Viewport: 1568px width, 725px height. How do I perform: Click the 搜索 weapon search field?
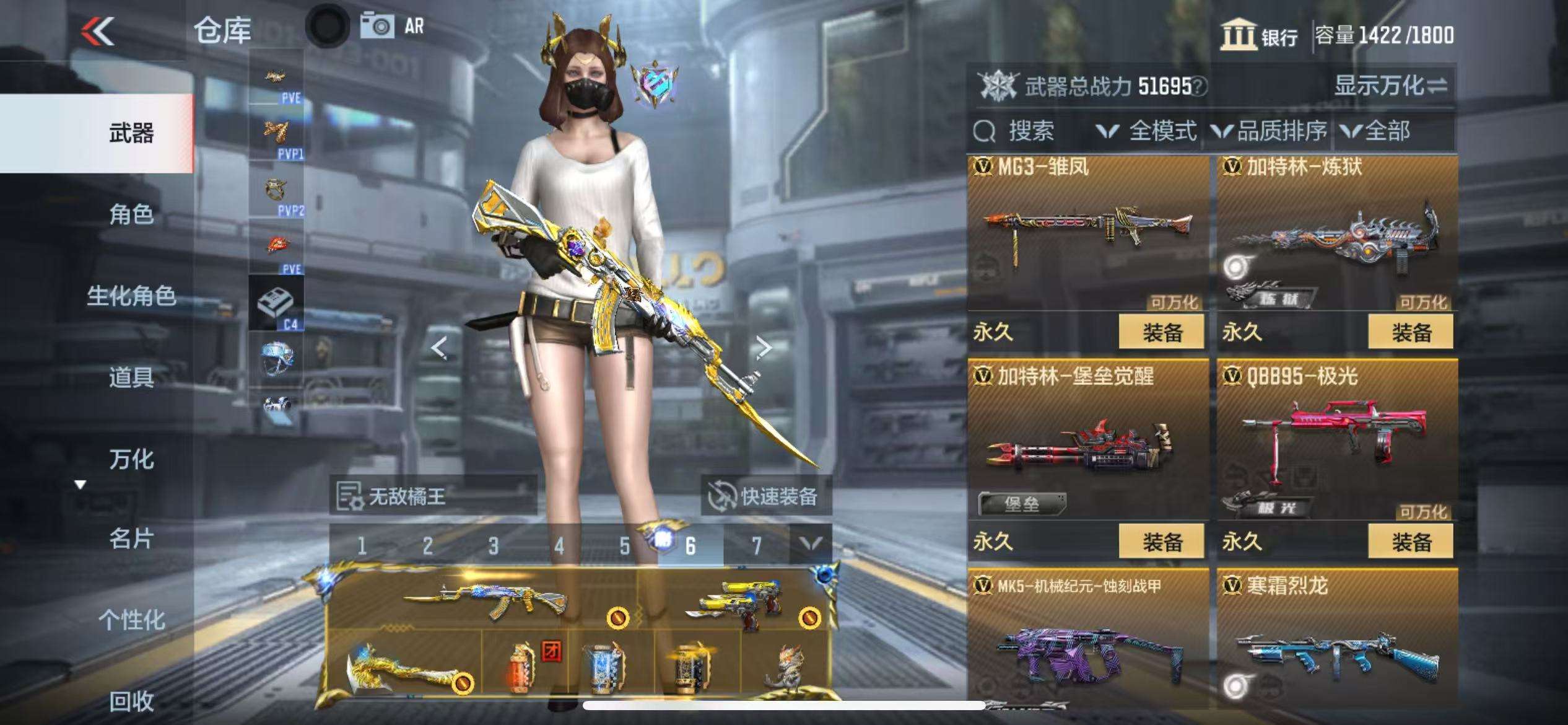click(1029, 131)
